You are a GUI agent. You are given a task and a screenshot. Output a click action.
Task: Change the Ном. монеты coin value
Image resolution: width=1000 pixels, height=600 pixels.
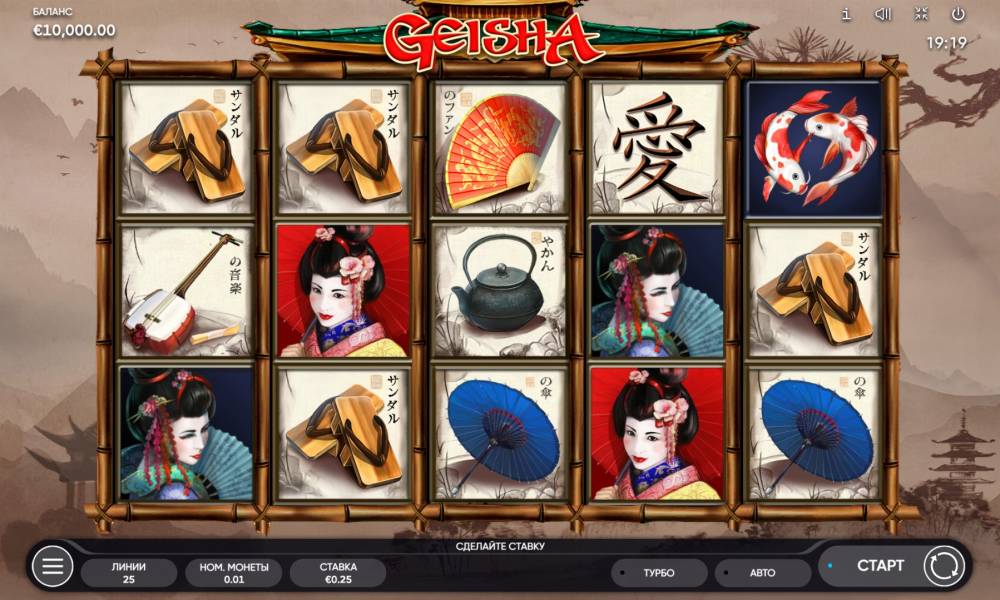(x=233, y=573)
